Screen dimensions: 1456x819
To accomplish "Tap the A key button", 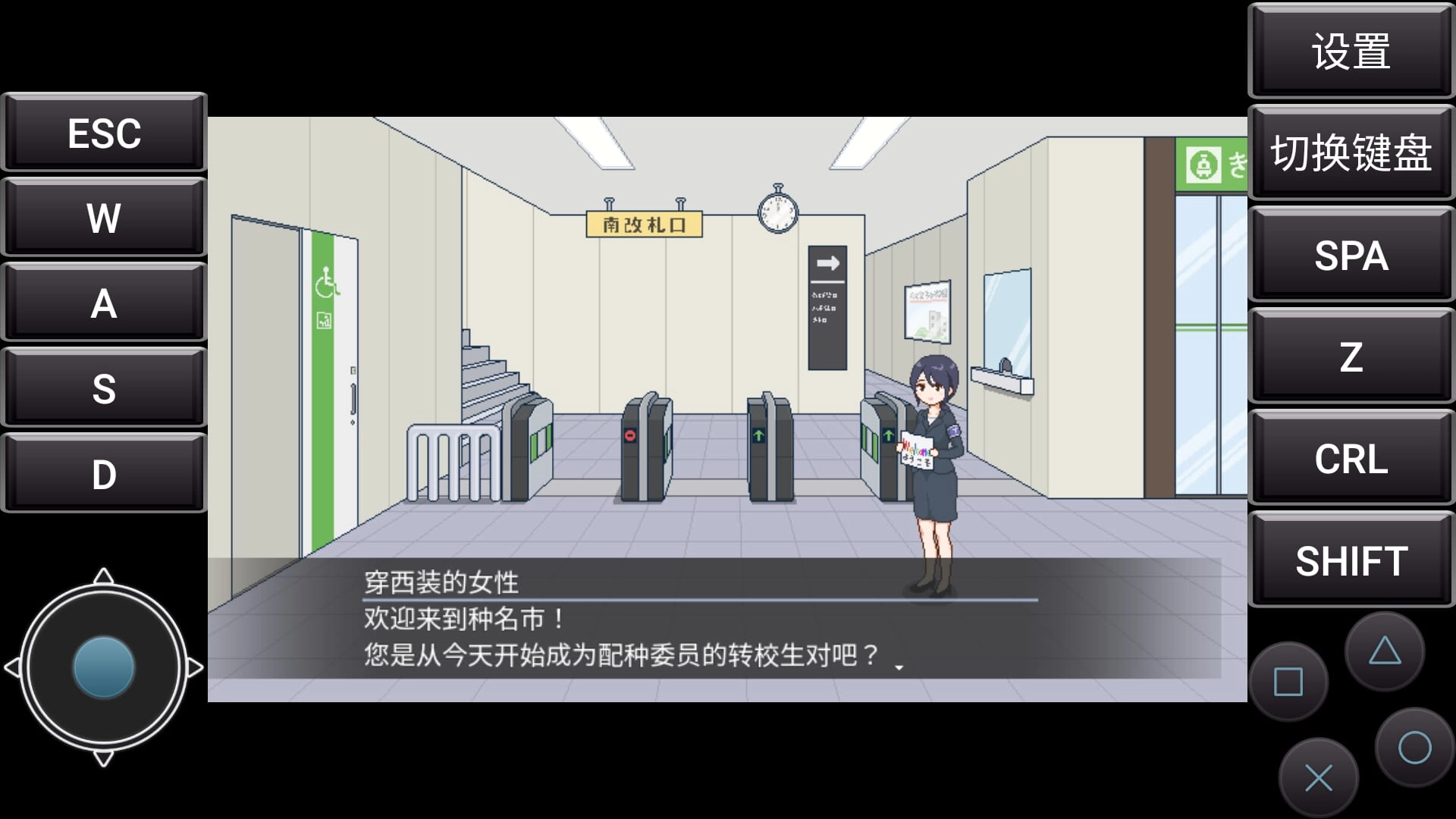I will [104, 303].
